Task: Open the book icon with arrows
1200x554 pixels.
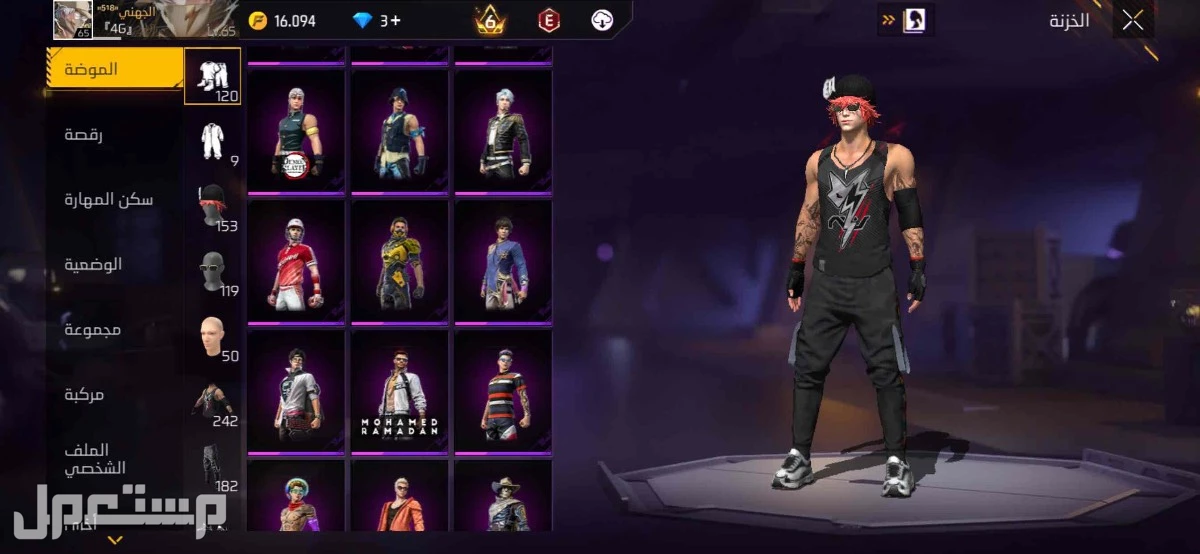Action: point(903,20)
